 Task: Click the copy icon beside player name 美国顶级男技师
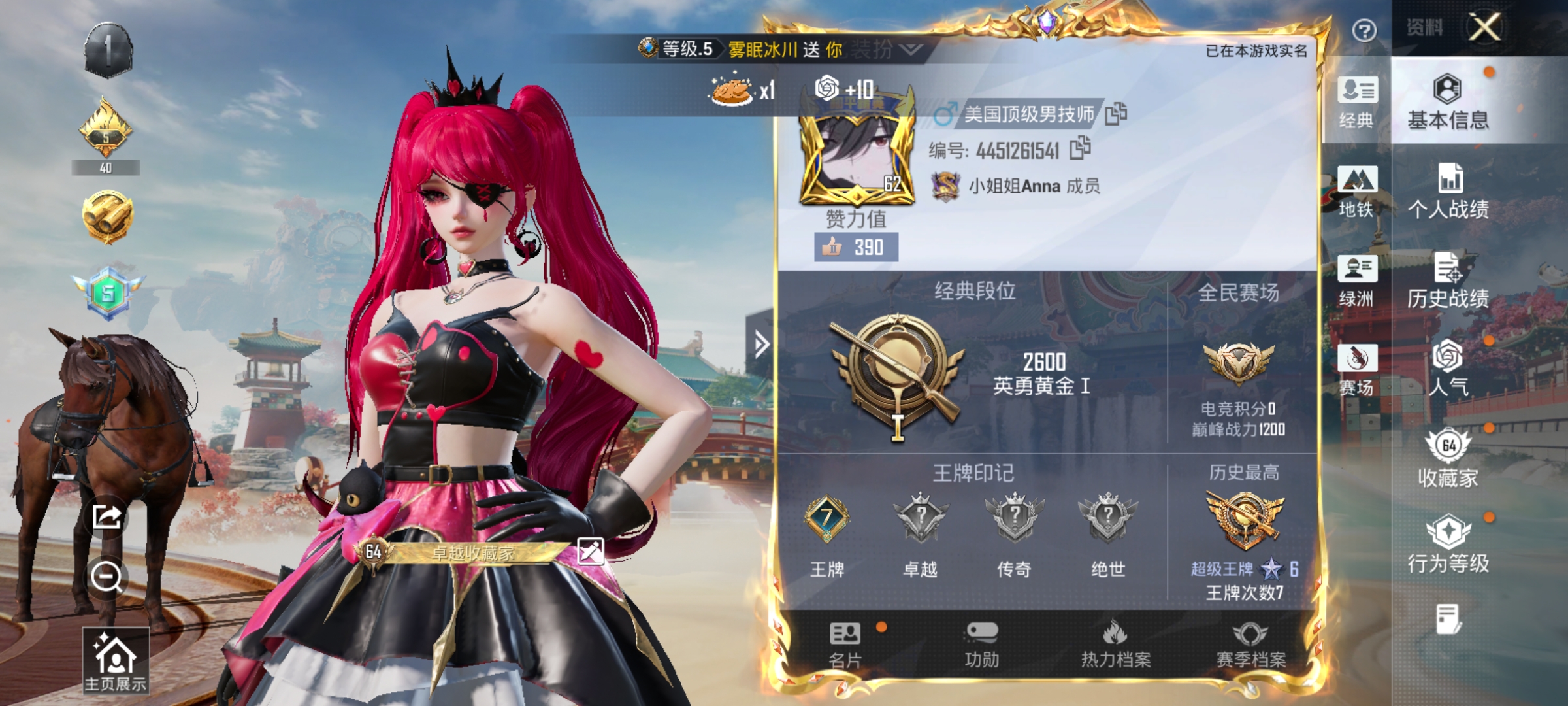[x=1115, y=112]
